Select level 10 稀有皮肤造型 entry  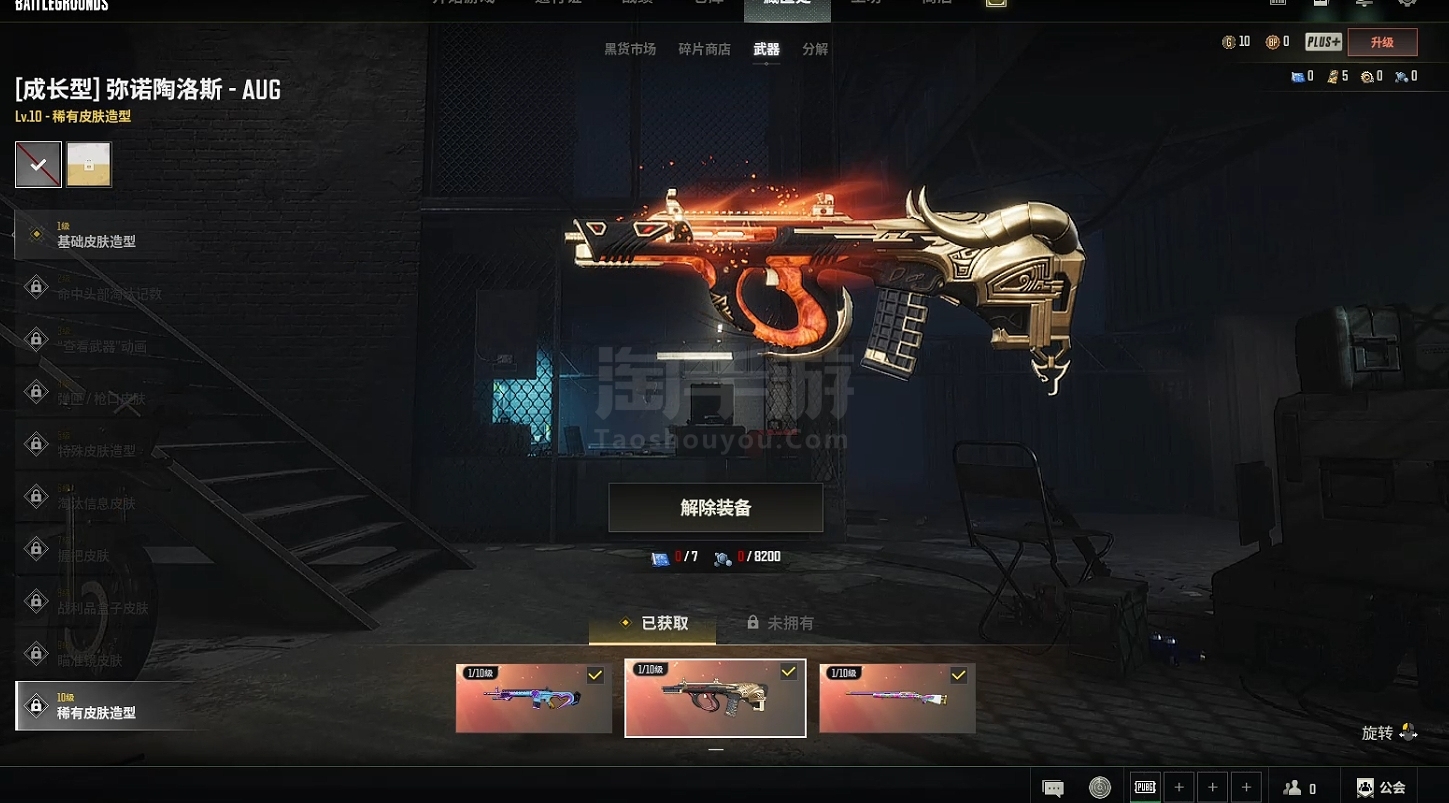coord(96,706)
